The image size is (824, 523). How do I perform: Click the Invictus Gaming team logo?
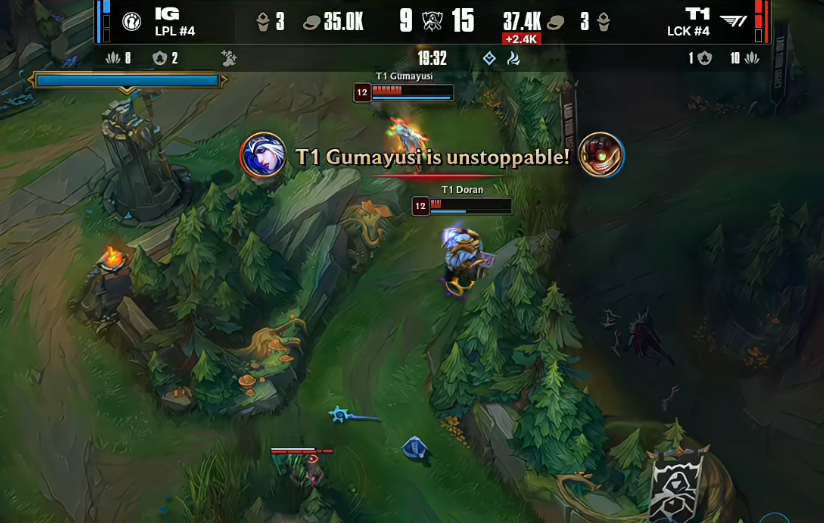click(x=132, y=21)
